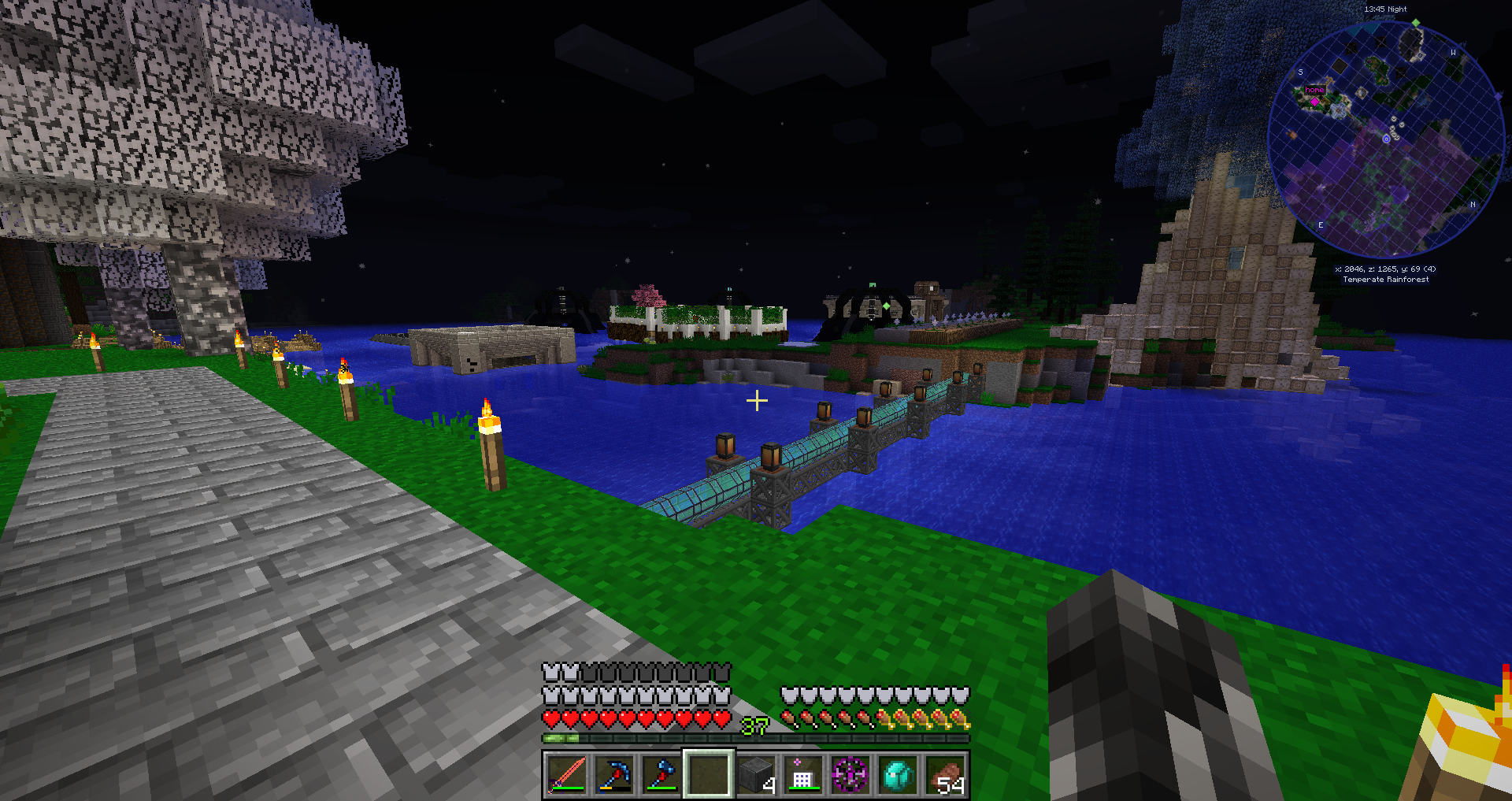The image size is (1512, 801).
Task: Select the cooked meat stack slot
Action: click(x=946, y=774)
